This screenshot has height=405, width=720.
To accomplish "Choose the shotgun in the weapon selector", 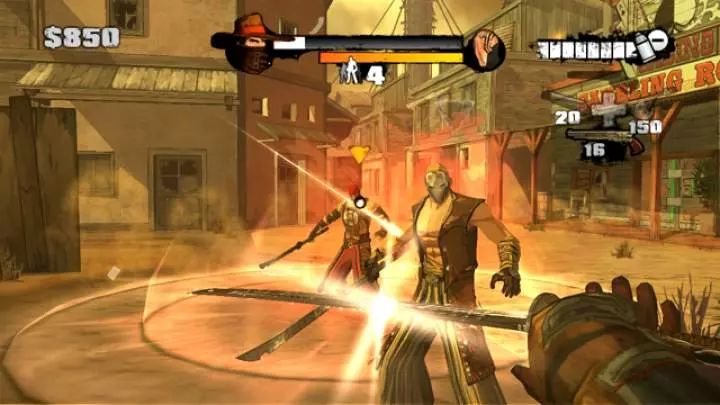I will point(601,135).
